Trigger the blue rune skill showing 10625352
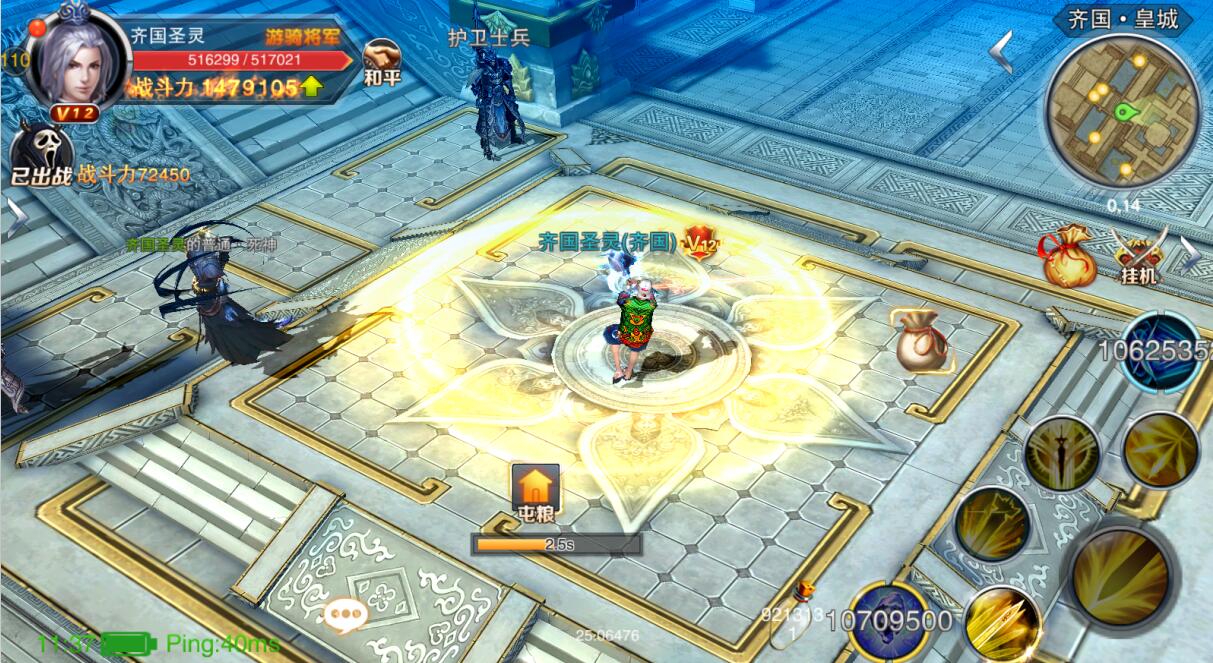Screen dimensions: 1213x663 (x=1161, y=350)
